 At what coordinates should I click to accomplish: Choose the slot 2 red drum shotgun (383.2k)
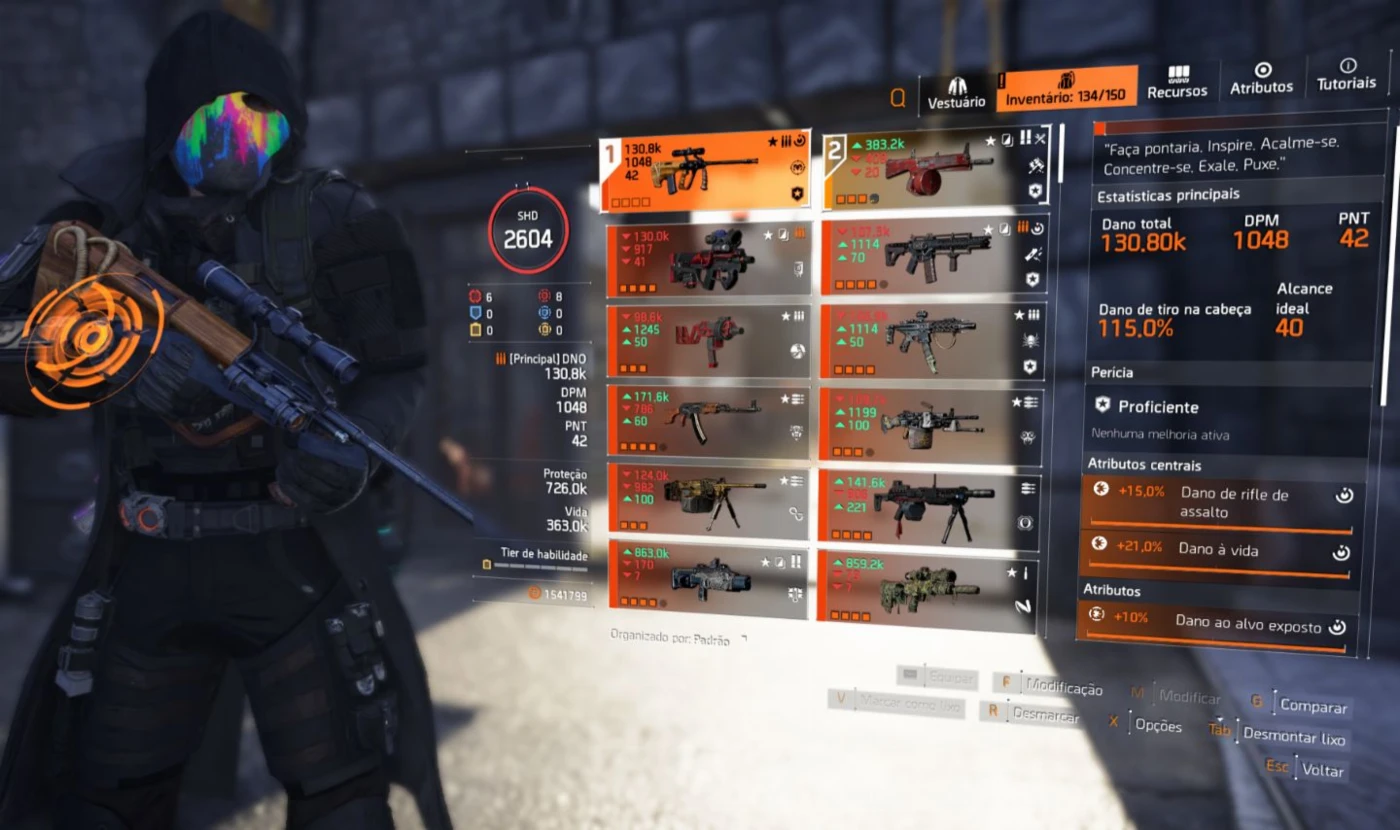[934, 168]
